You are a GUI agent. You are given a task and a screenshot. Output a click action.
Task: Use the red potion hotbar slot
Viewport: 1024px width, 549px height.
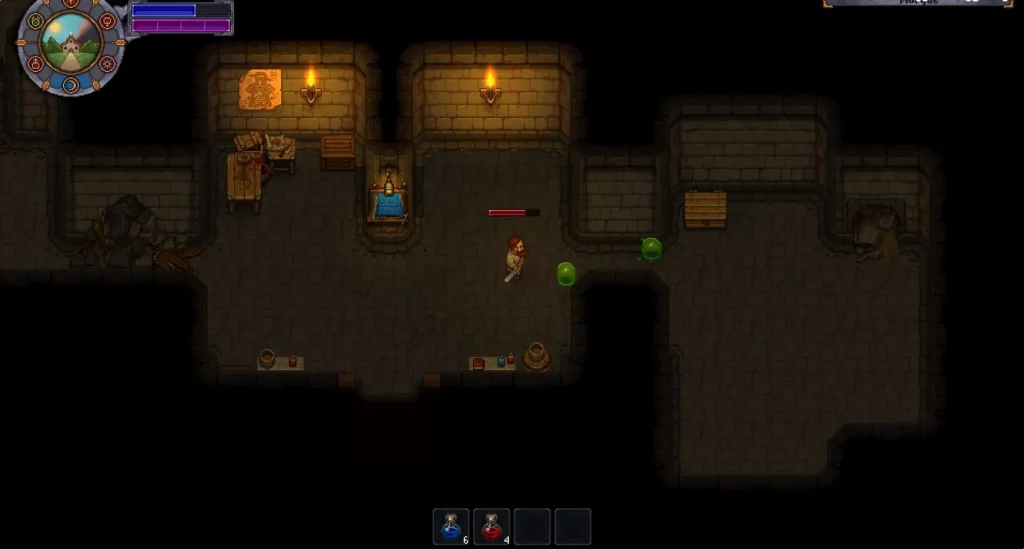pyautogui.click(x=491, y=526)
